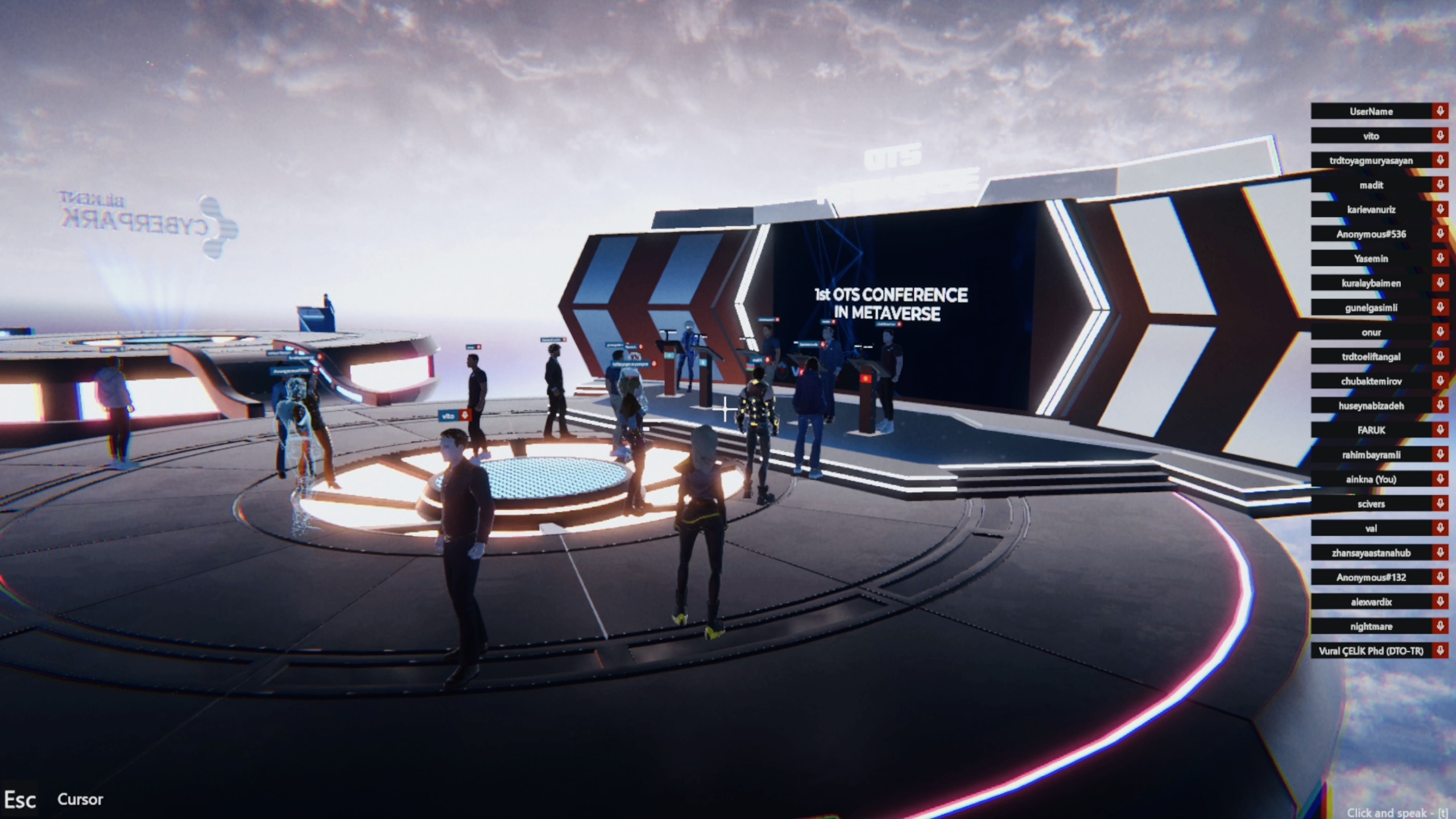Toggle the microphone icon for FARUK
Image resolution: width=1456 pixels, height=819 pixels.
click(1440, 430)
